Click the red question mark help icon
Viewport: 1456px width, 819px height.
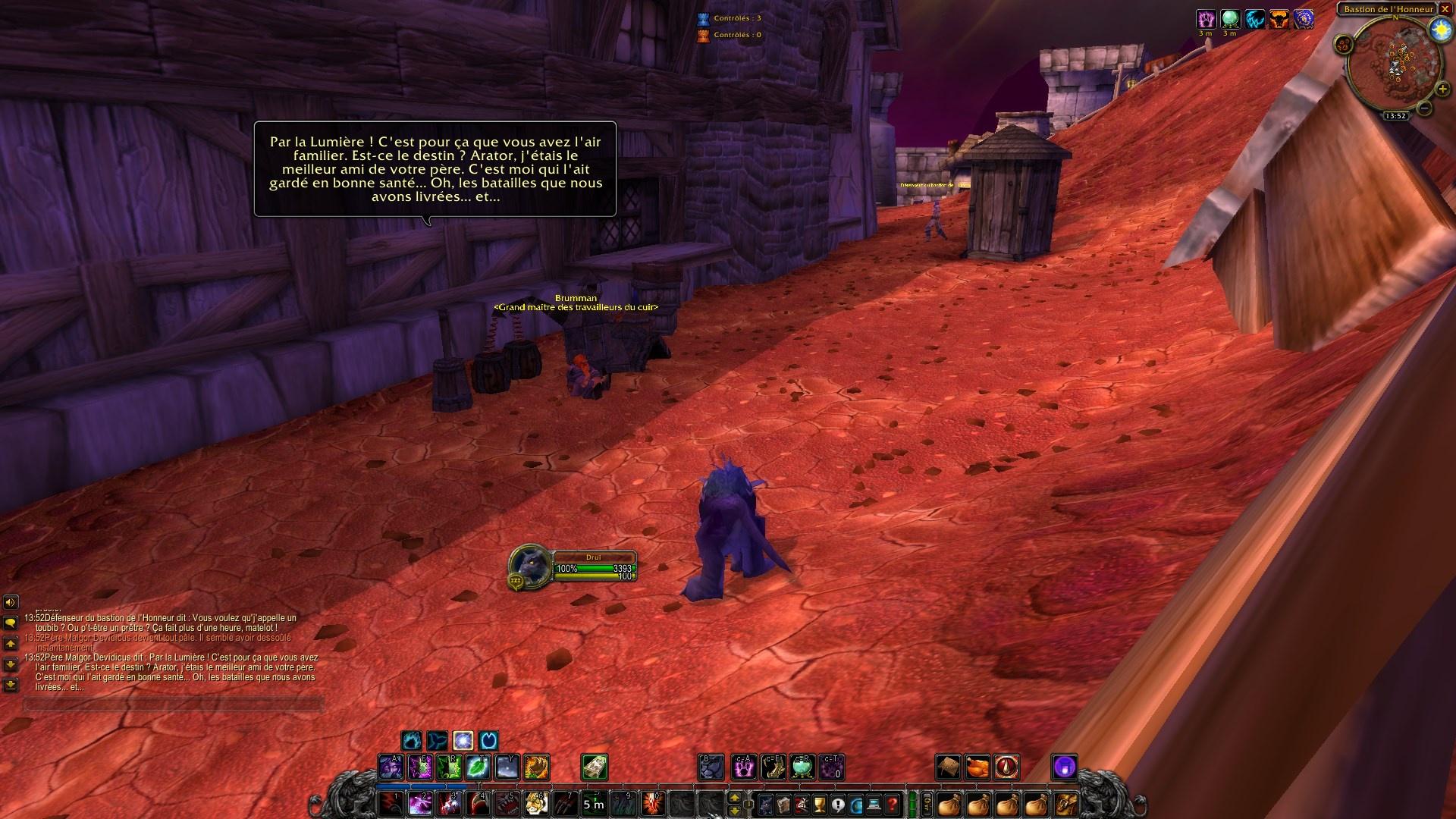[892, 805]
